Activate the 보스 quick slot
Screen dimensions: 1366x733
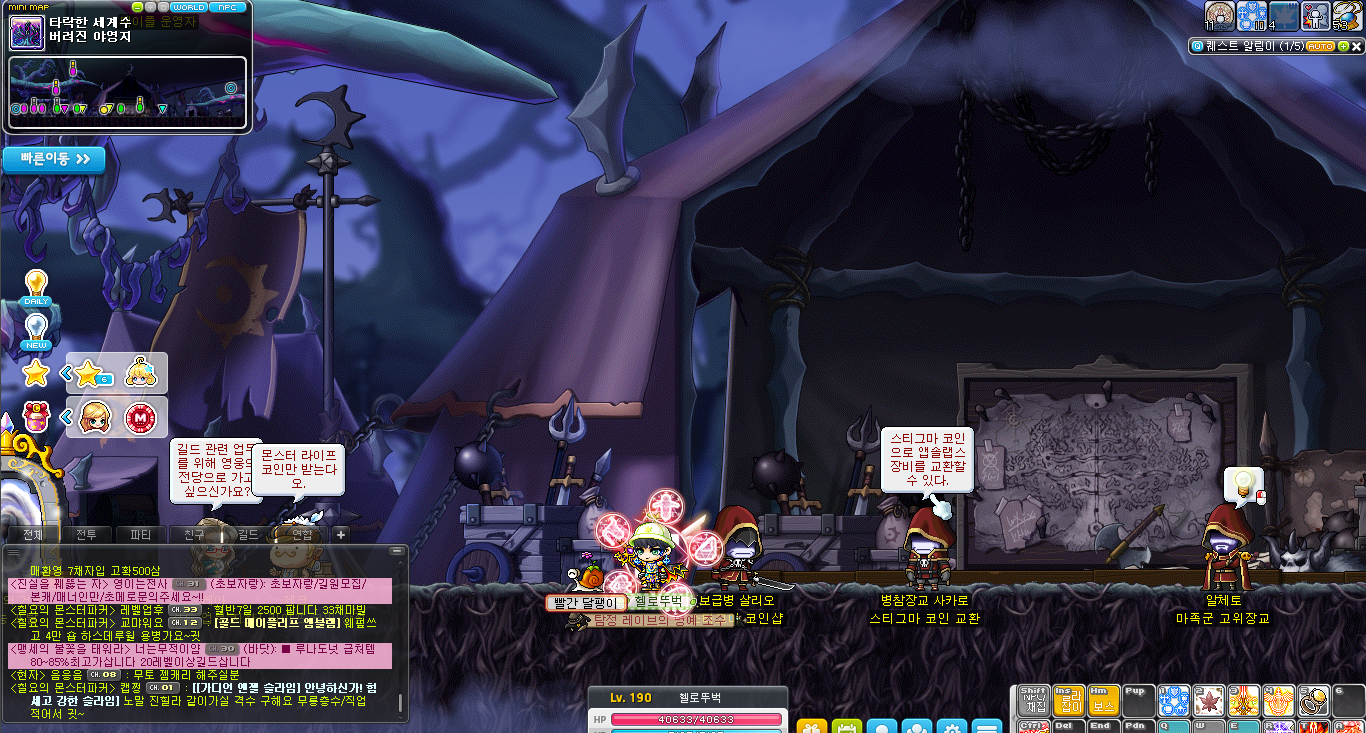[1103, 701]
